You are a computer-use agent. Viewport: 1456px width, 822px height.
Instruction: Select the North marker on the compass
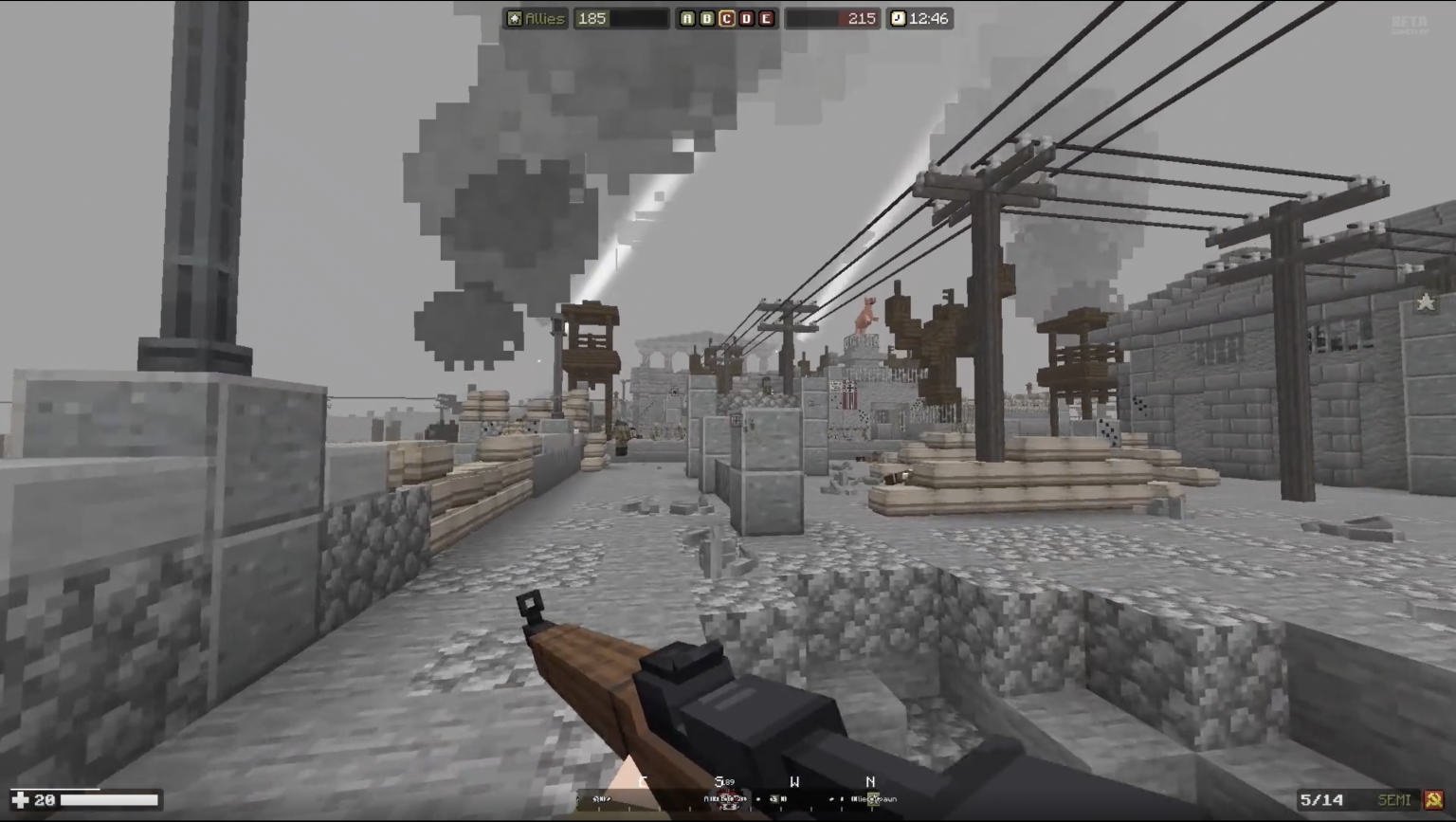click(x=870, y=782)
